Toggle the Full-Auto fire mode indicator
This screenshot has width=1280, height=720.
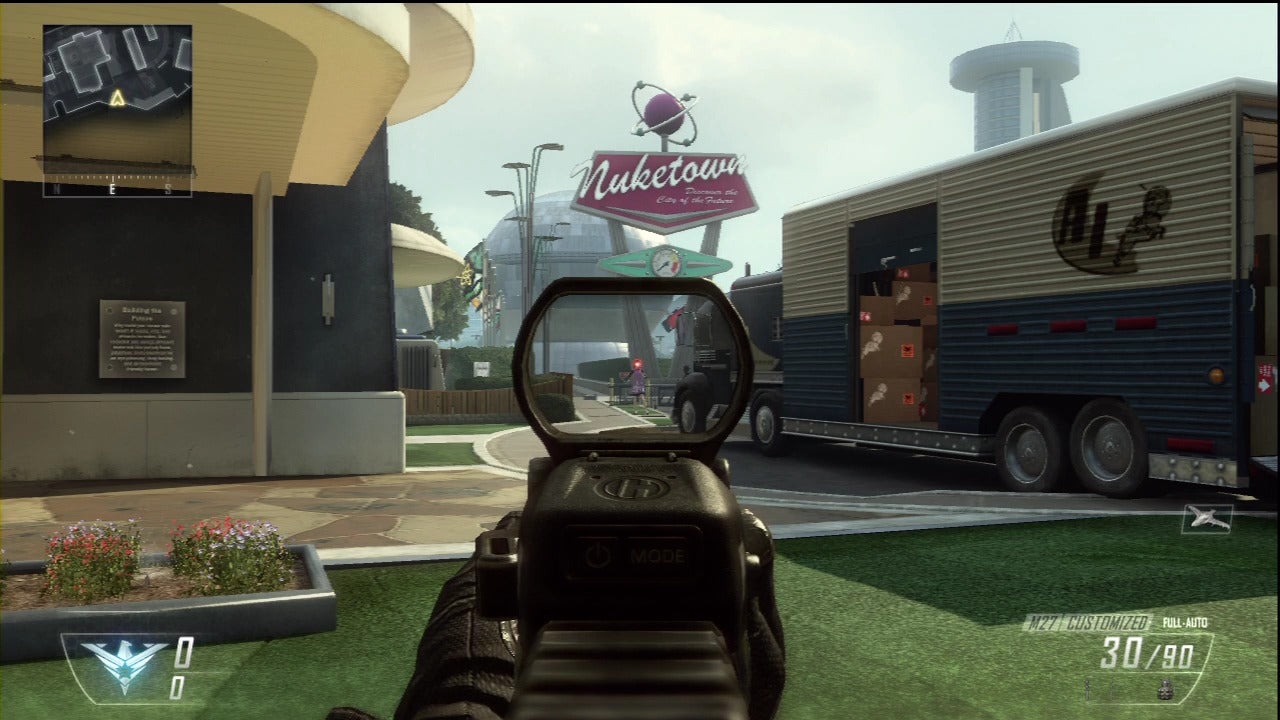1184,623
